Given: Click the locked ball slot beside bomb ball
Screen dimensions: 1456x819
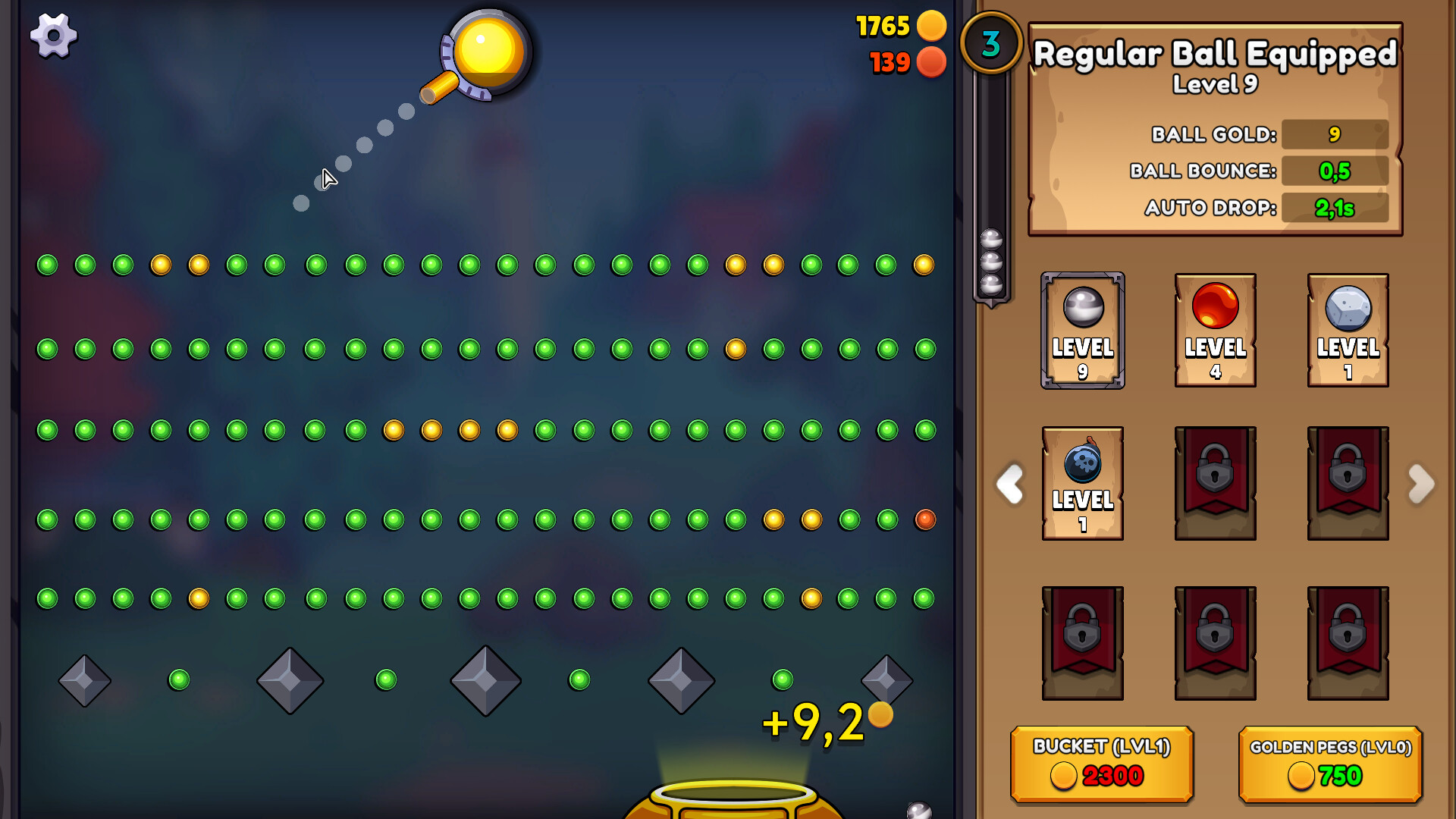Looking at the screenshot, I should (1215, 483).
